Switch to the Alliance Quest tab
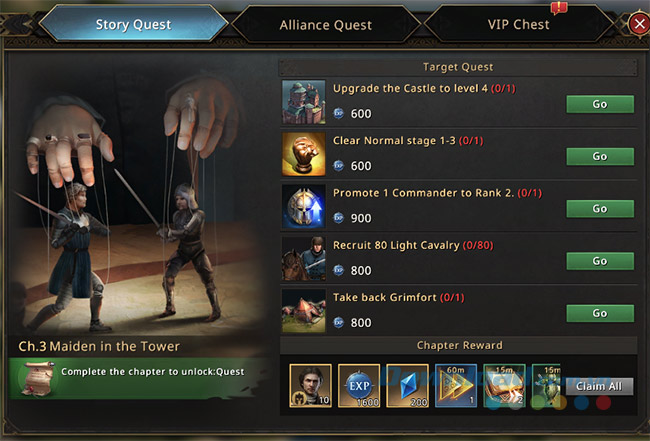This screenshot has width=650, height=441. (x=325, y=25)
